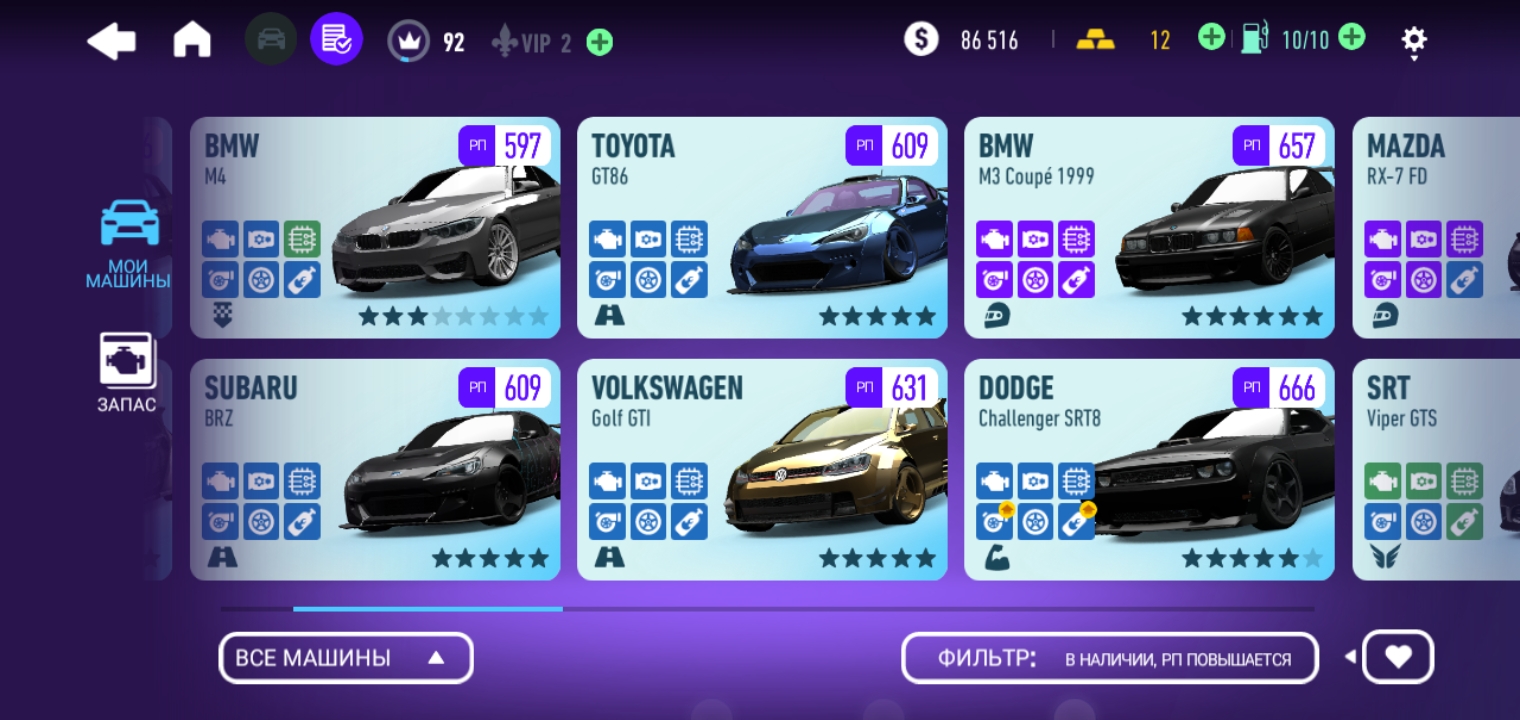Viewport: 1520px width, 720px height.
Task: Choose the Volkswagen Golf GTI card
Action: (x=762, y=470)
